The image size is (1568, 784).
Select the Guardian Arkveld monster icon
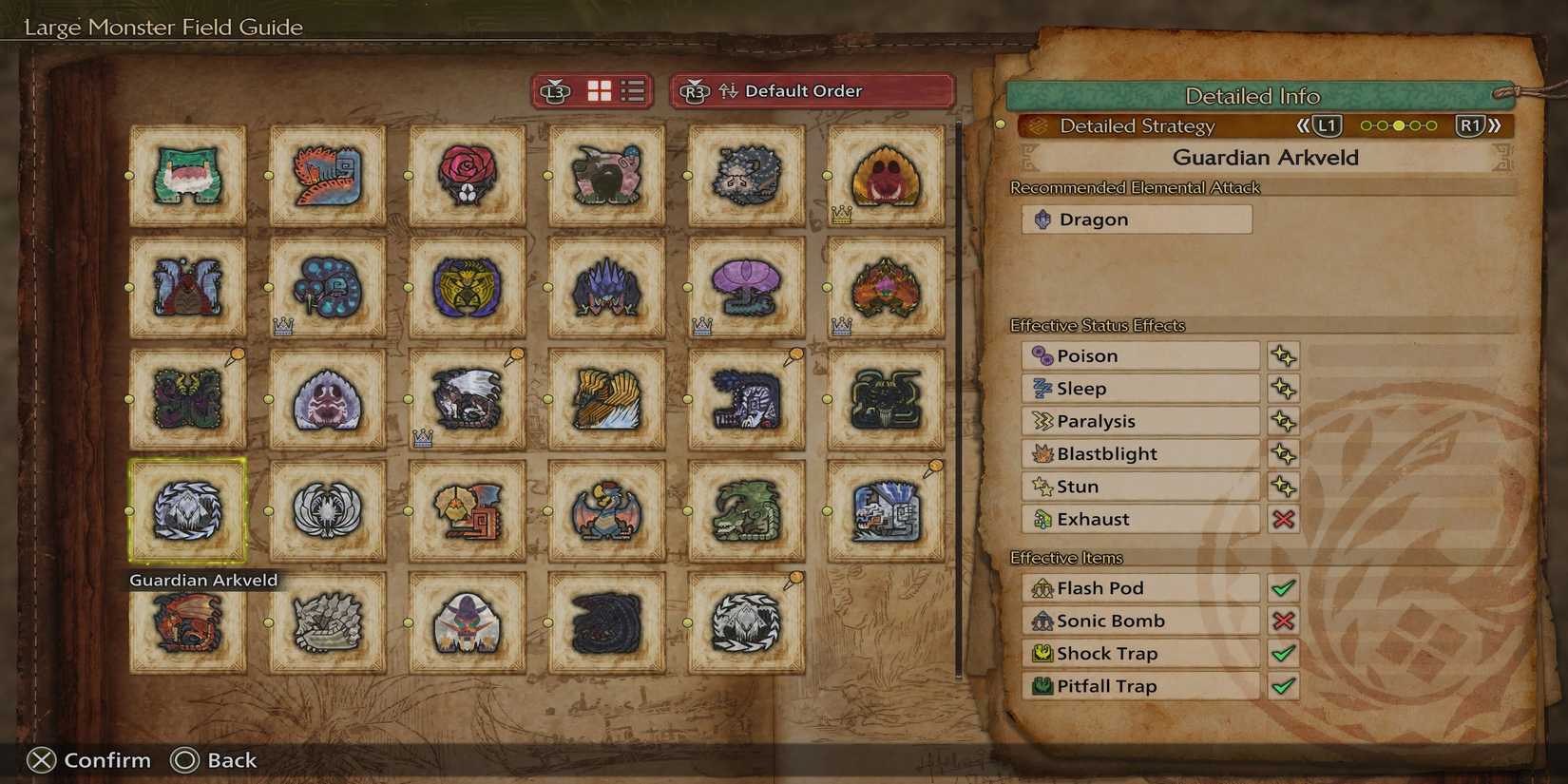(186, 510)
